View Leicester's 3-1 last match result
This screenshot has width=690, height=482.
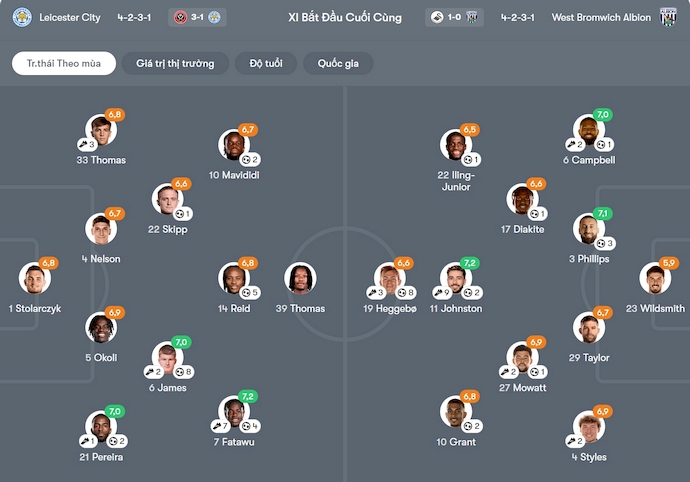click(x=198, y=17)
